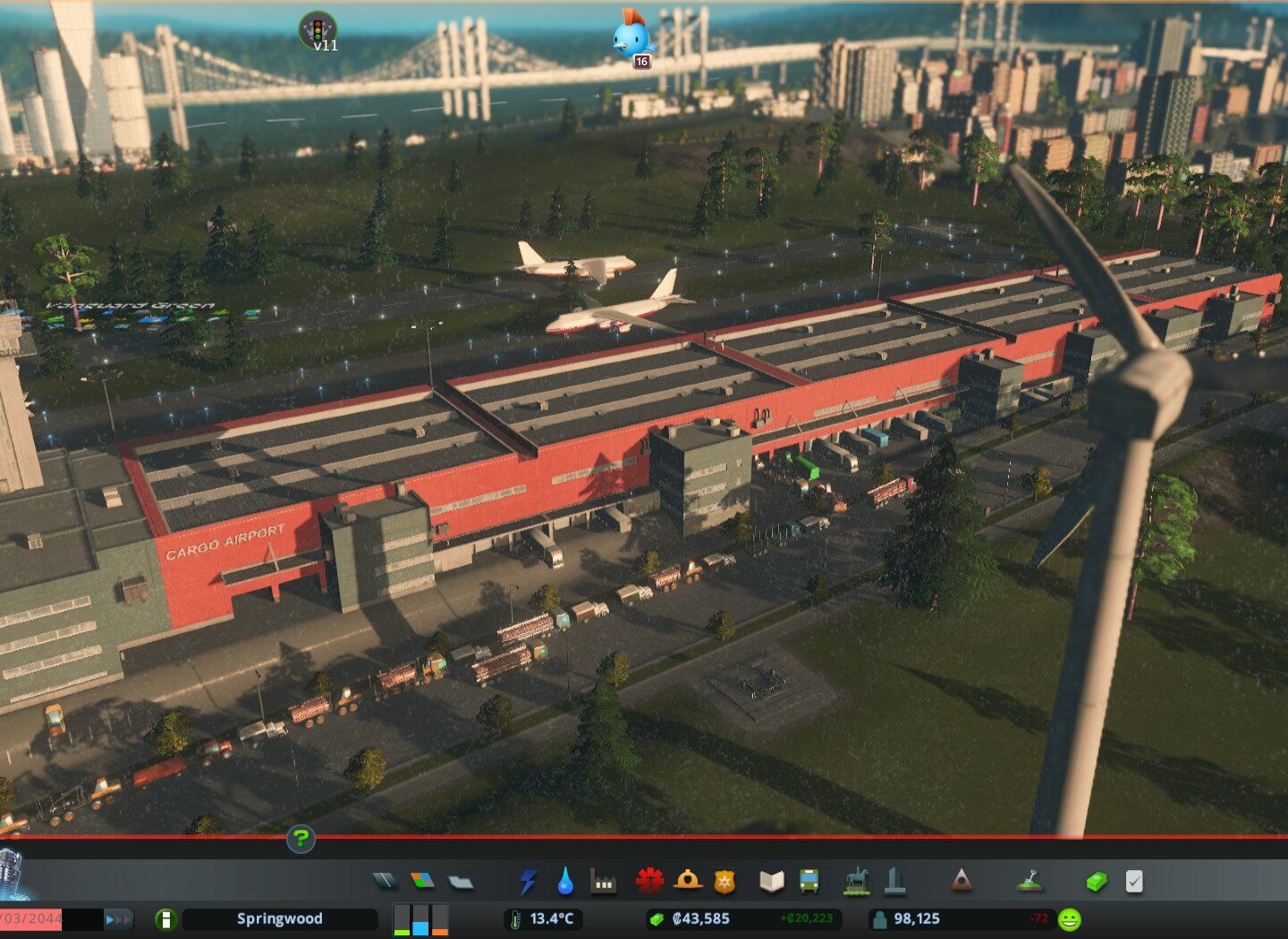The height and width of the screenshot is (939, 1288).
Task: Open the Parks statue menu
Action: (x=856, y=882)
